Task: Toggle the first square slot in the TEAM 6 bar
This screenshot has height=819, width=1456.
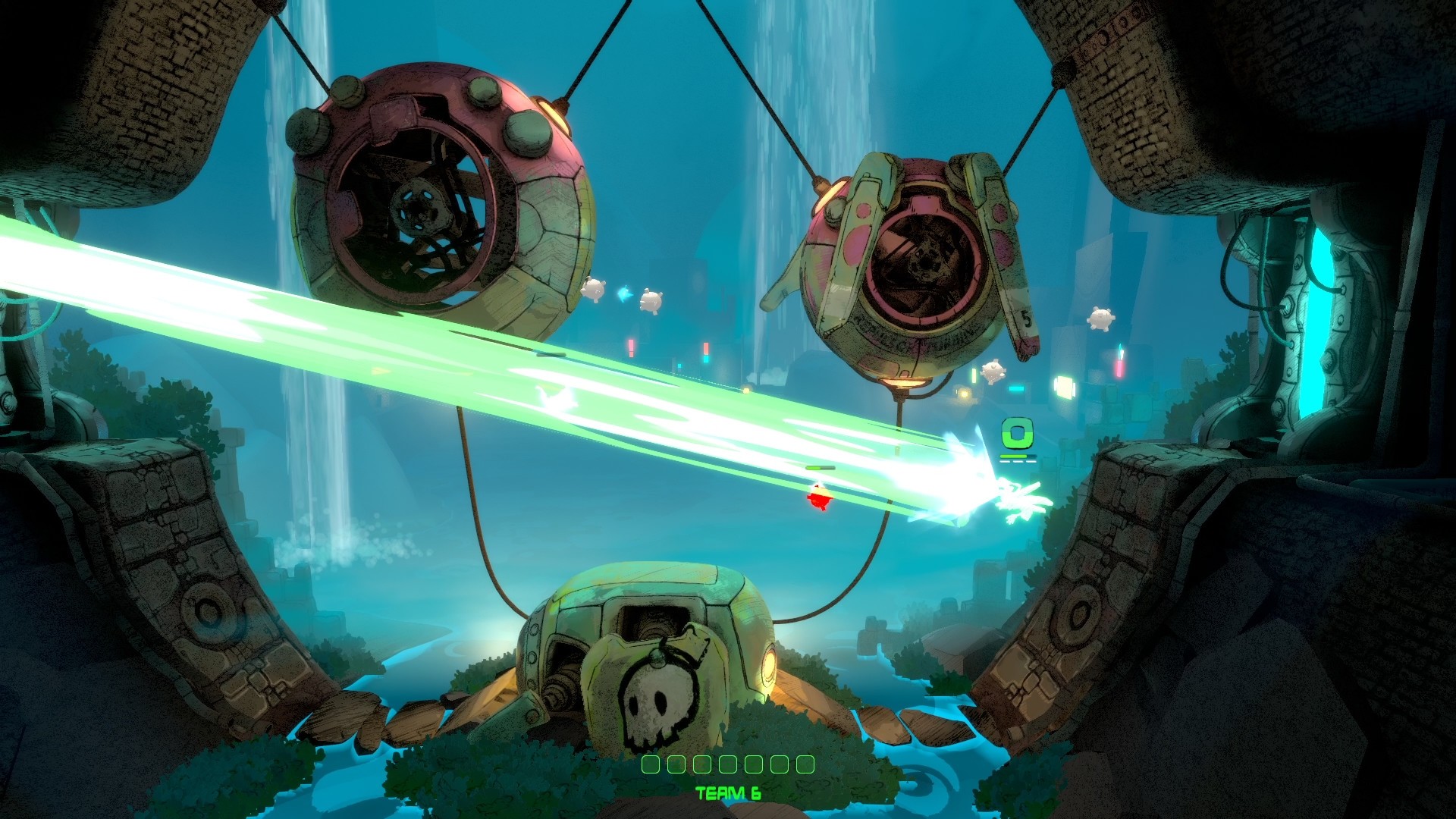Action: click(650, 766)
